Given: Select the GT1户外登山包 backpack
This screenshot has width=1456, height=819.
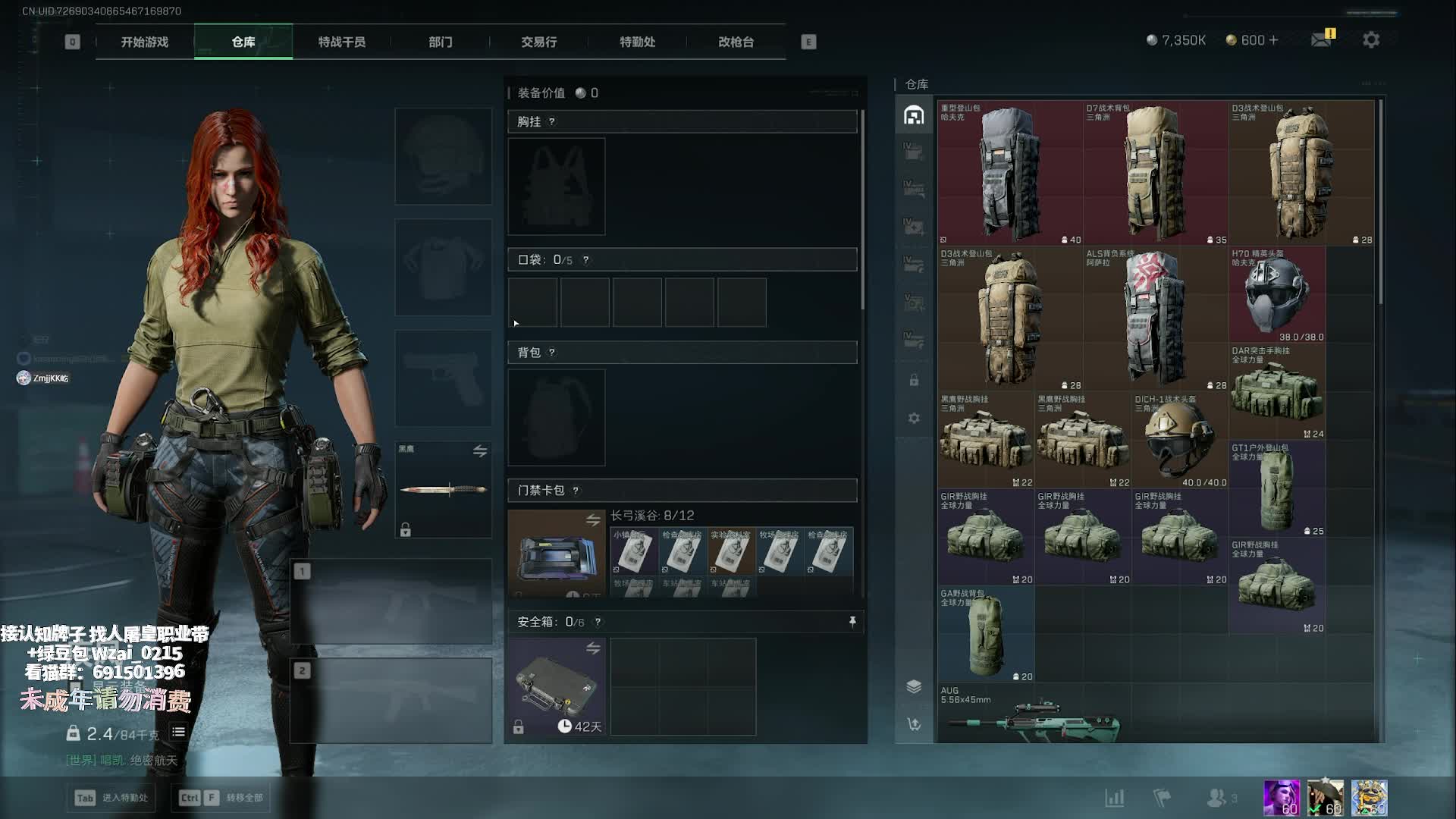Looking at the screenshot, I should tap(1277, 489).
